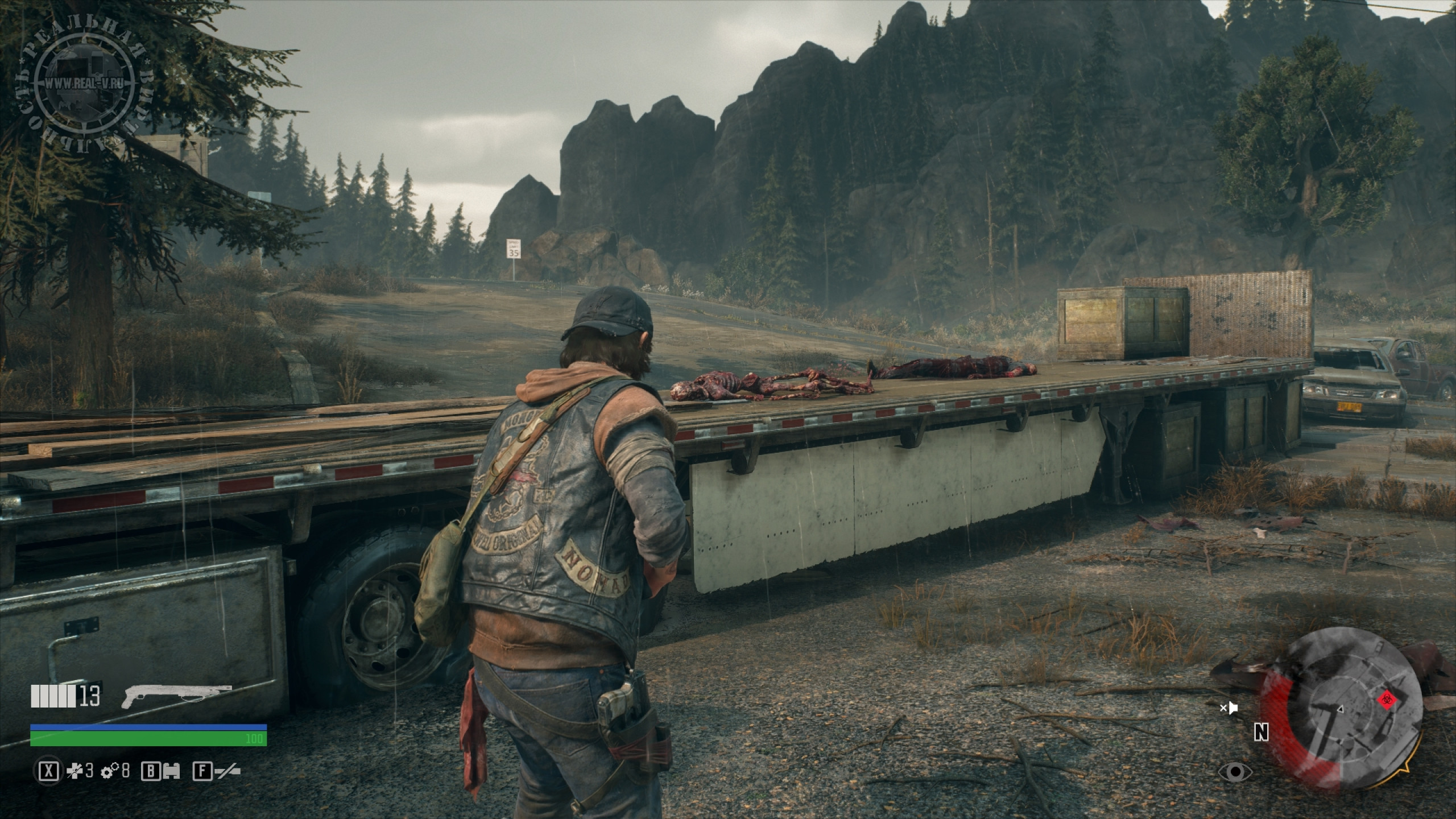
Task: Click the scrap gears icon
Action: pos(109,771)
